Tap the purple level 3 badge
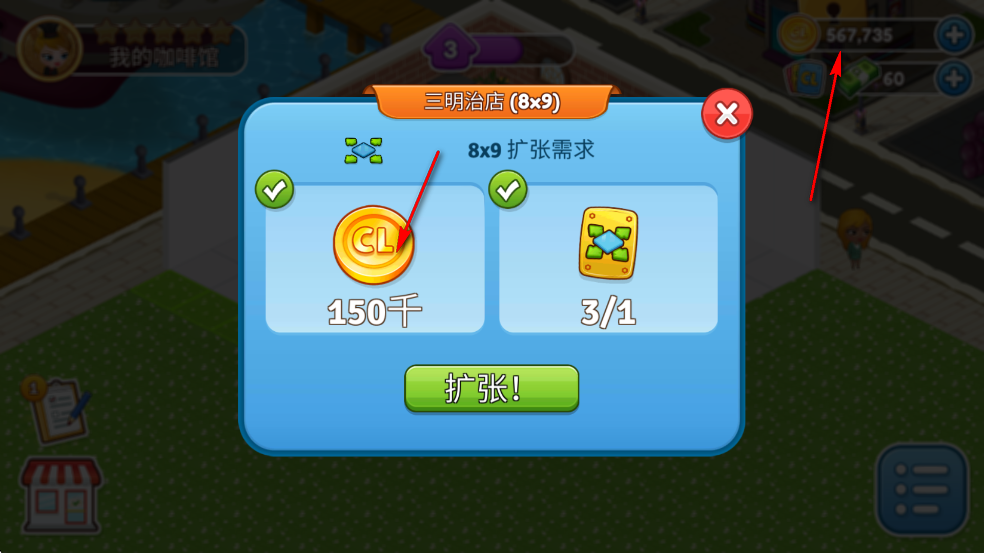 click(450, 48)
